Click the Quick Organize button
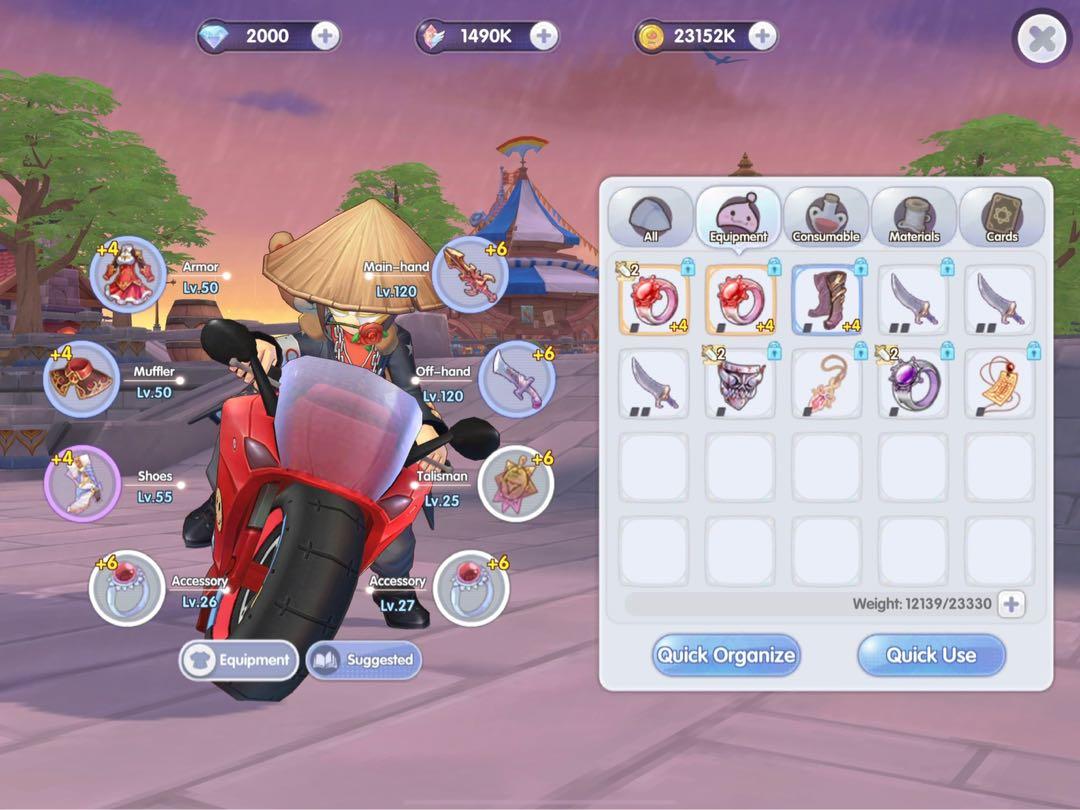Viewport: 1080px width, 810px height. (726, 656)
